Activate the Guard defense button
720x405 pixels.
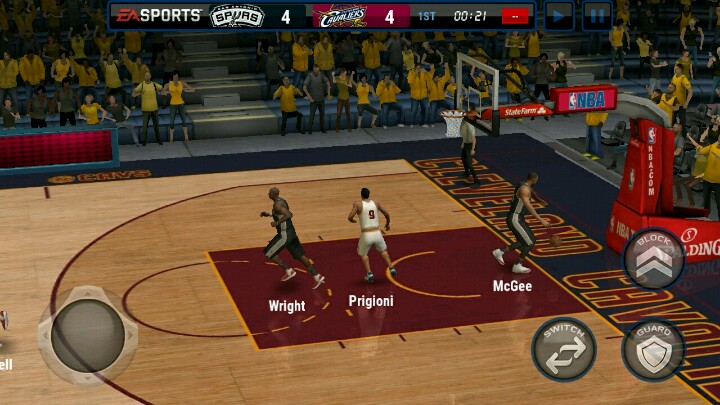tap(654, 350)
